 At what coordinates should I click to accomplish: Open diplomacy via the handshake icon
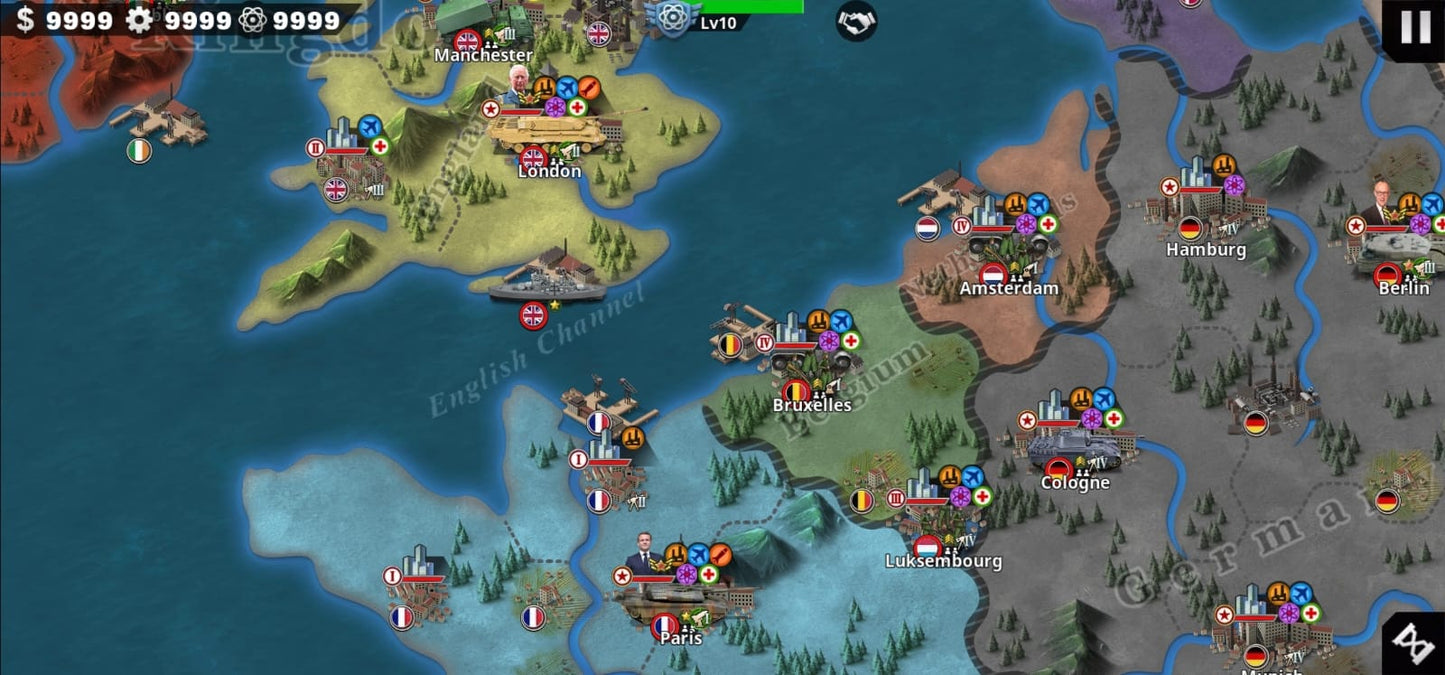856,21
